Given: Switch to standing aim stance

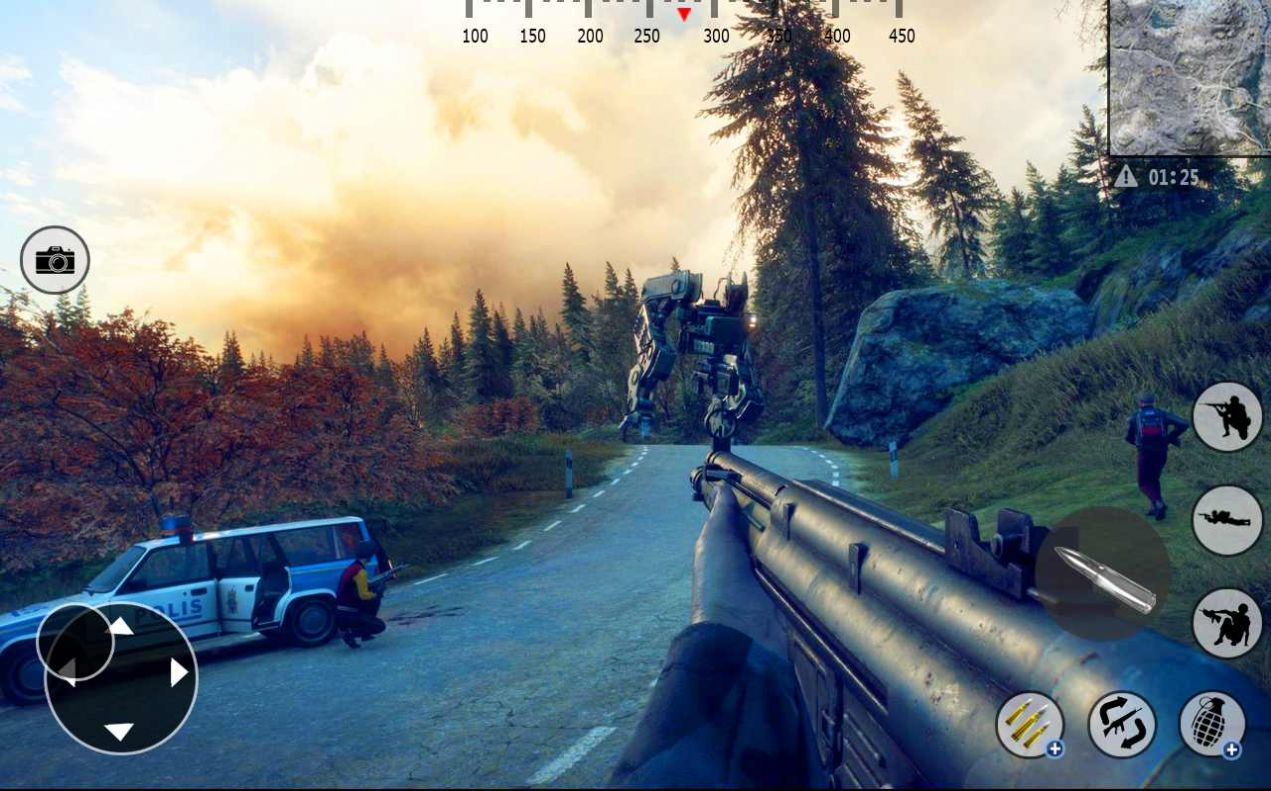Looking at the screenshot, I should 1228,417.
